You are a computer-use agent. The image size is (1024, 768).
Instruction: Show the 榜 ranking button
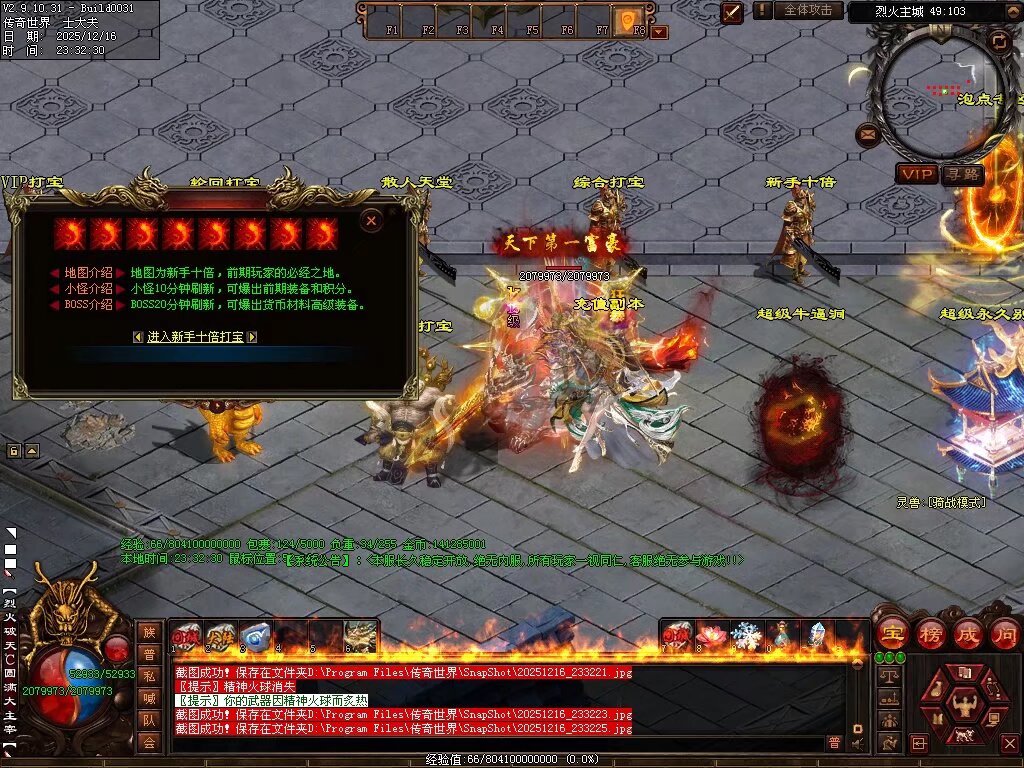coord(930,634)
